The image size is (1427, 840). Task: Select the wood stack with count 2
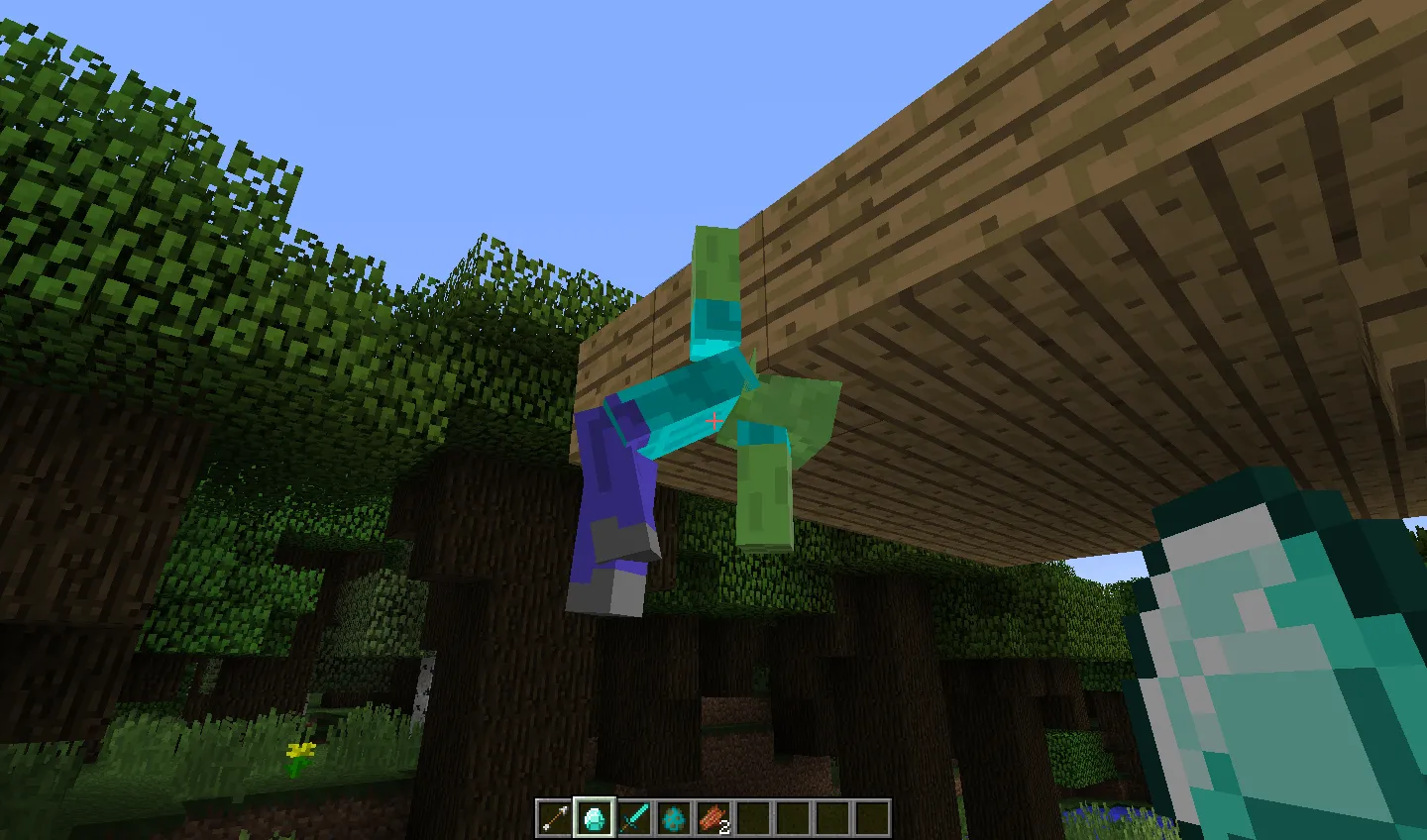713,816
